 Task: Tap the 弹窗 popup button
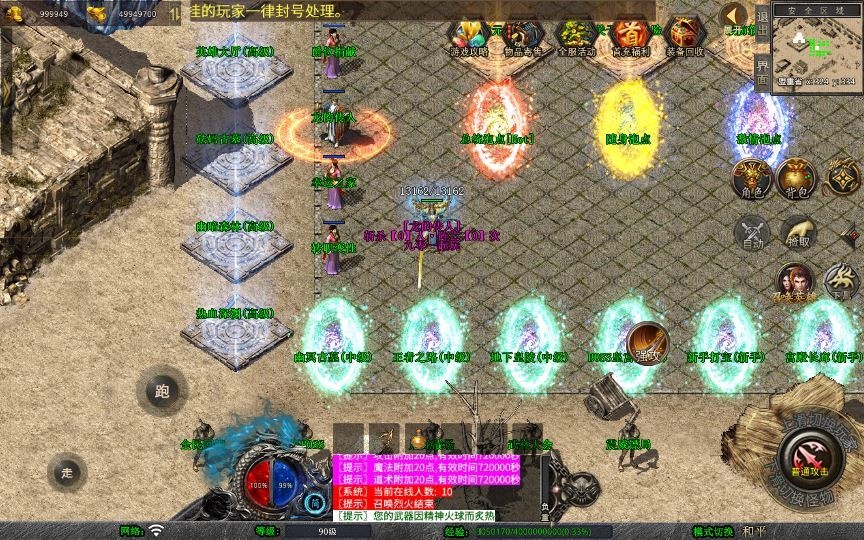[x=647, y=341]
